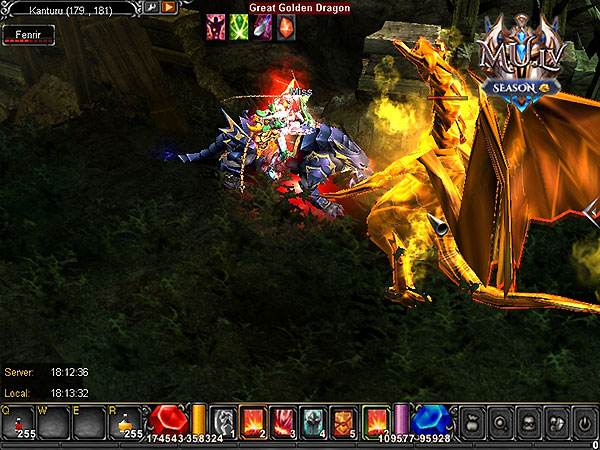Screen dimensions: 600x450
Task: Select the armored figure skill in slot 4
Action: (x=314, y=422)
